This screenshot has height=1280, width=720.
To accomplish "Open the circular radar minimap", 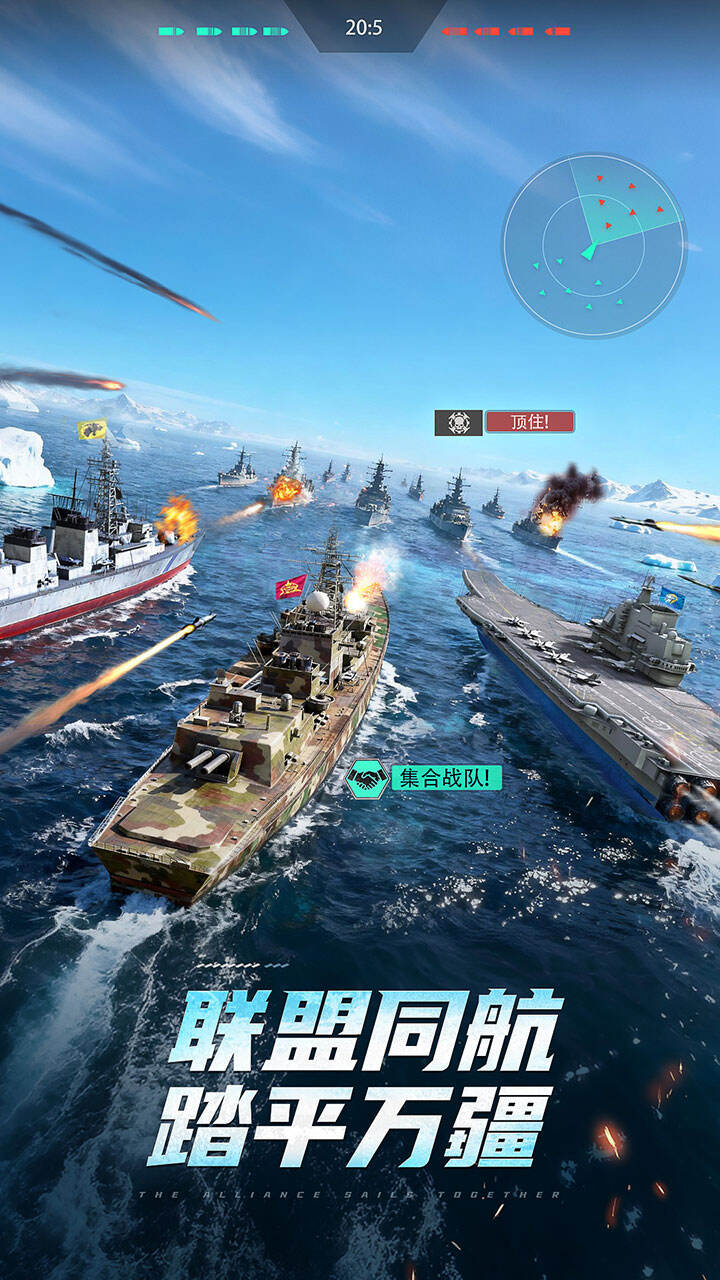I will click(593, 245).
